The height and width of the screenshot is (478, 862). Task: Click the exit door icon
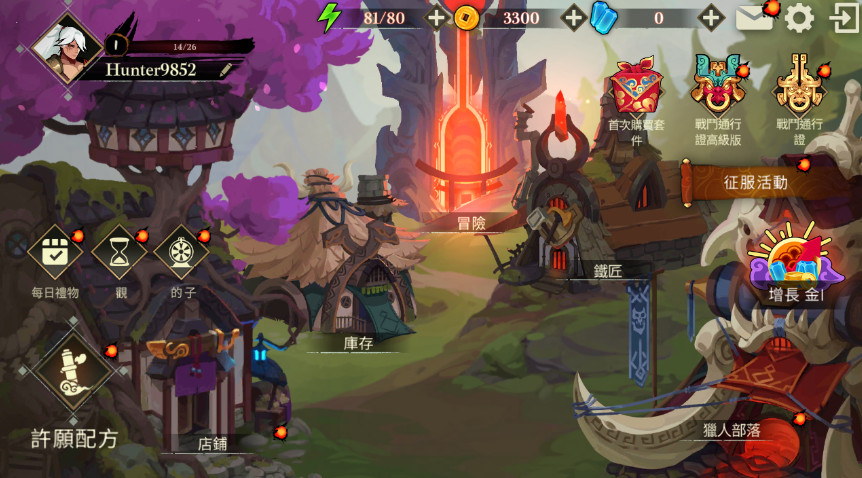point(844,18)
